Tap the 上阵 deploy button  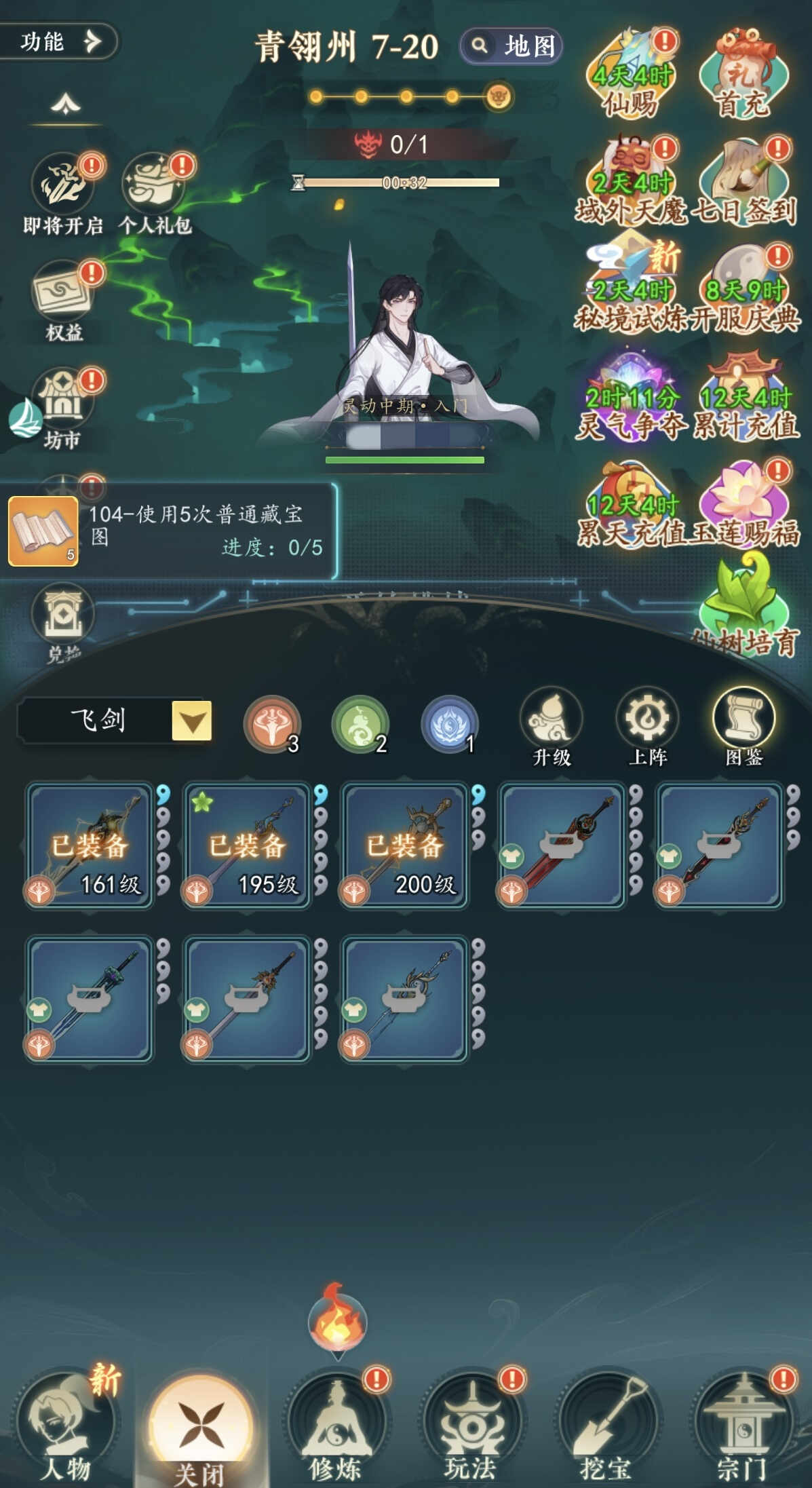(647, 726)
